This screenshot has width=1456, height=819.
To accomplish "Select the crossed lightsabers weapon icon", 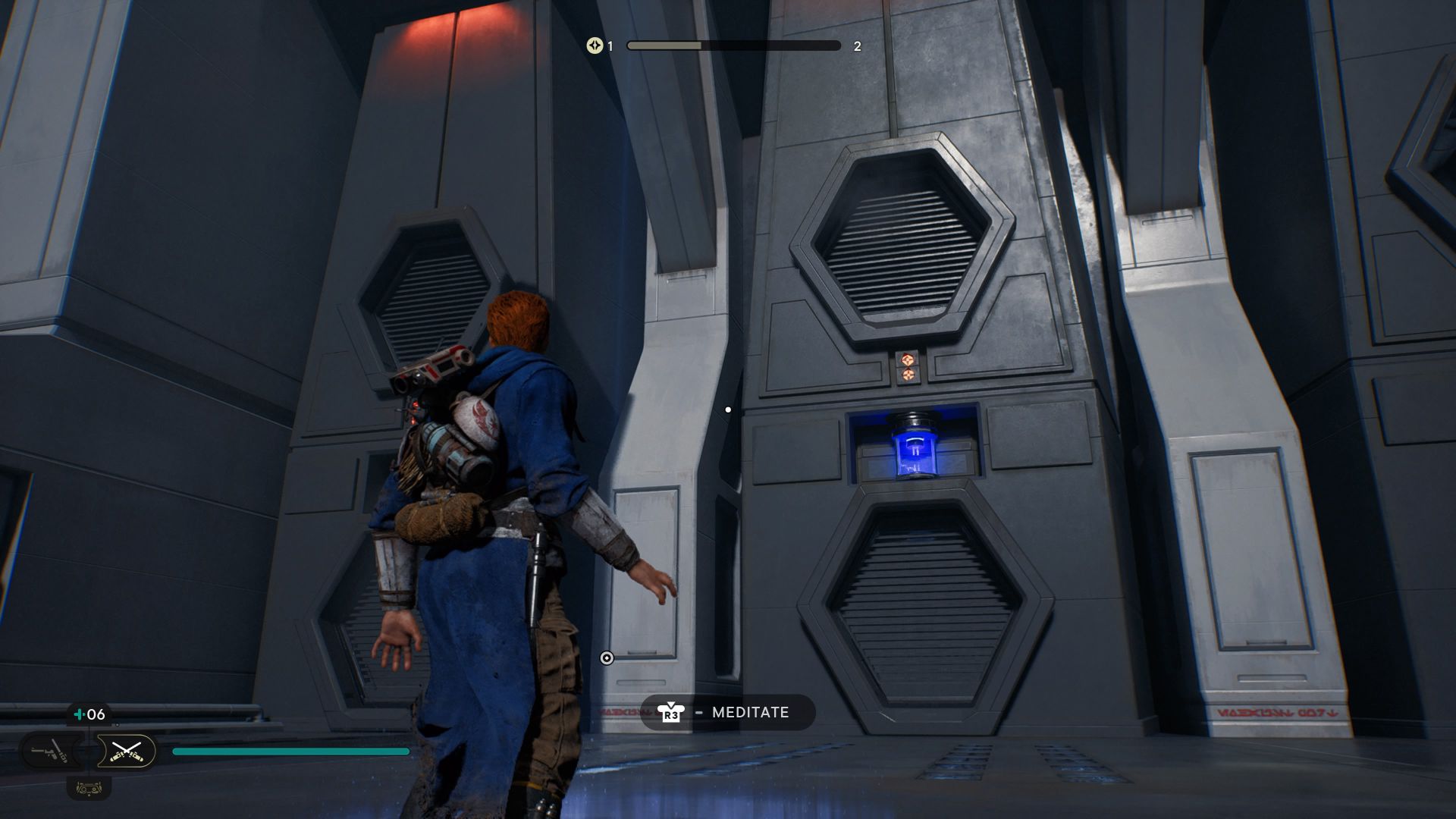I will pos(127,751).
